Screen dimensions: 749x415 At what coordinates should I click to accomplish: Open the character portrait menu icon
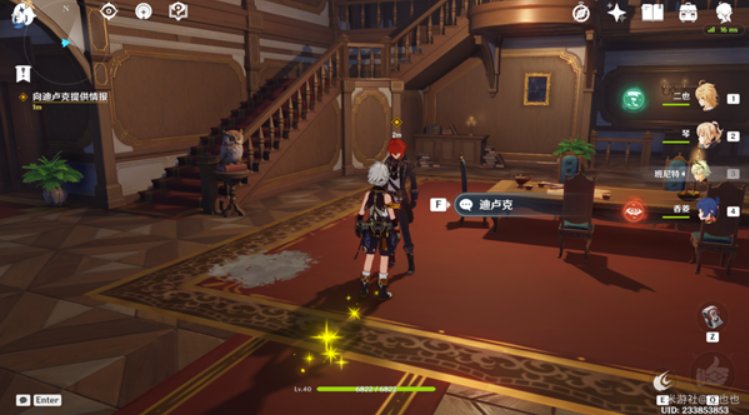[725, 12]
